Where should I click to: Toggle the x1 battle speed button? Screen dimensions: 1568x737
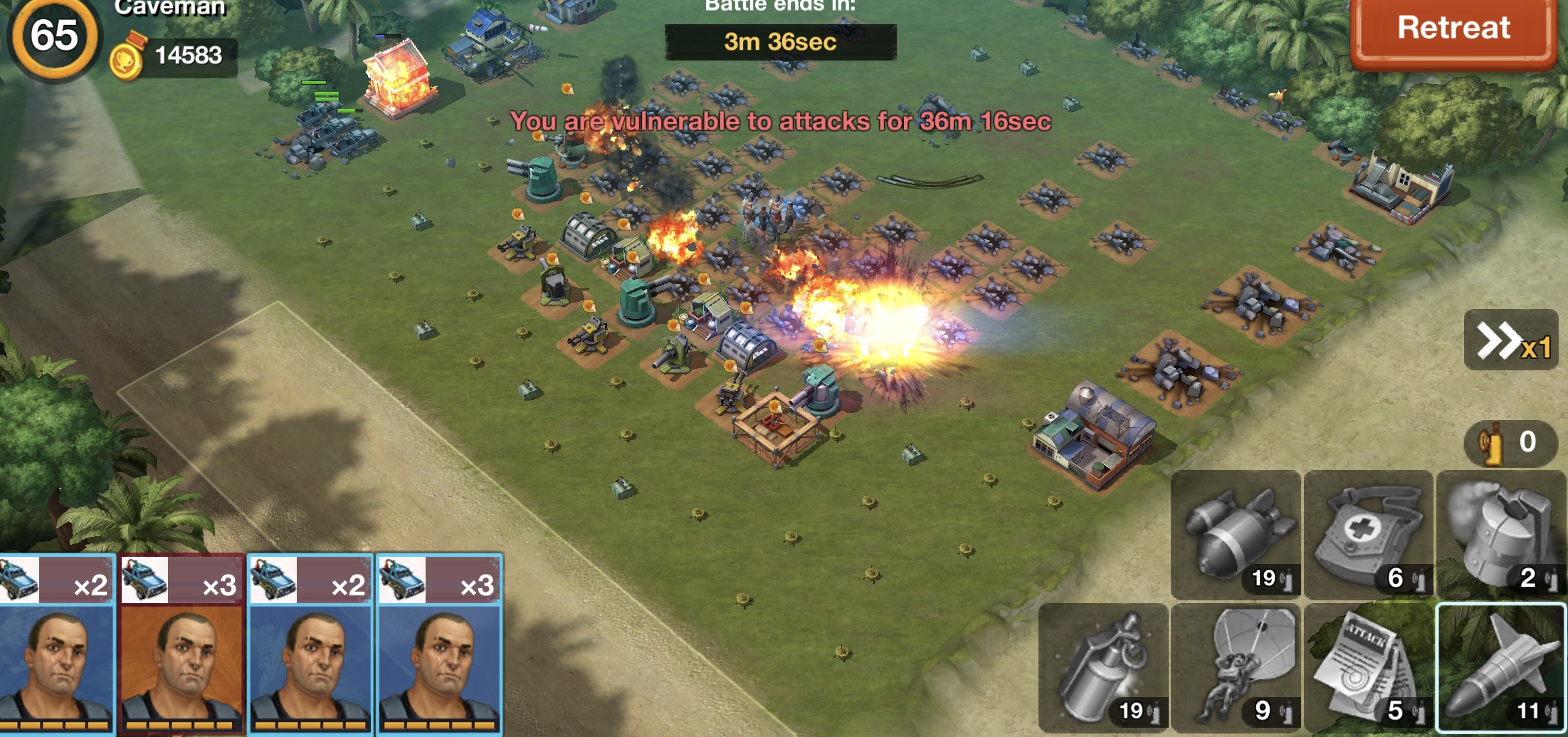tap(1511, 341)
